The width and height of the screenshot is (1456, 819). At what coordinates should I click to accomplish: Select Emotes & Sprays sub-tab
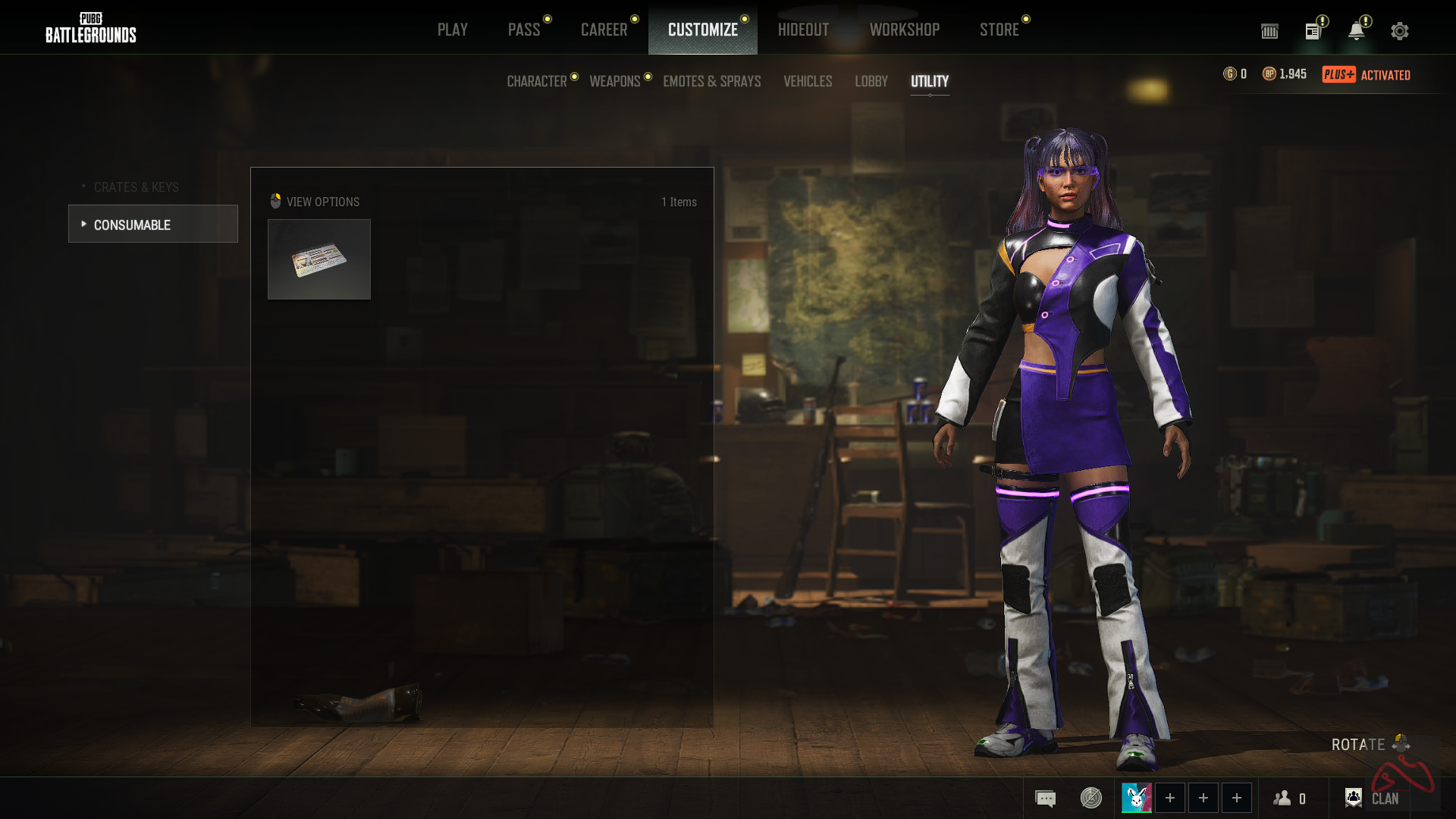[711, 81]
